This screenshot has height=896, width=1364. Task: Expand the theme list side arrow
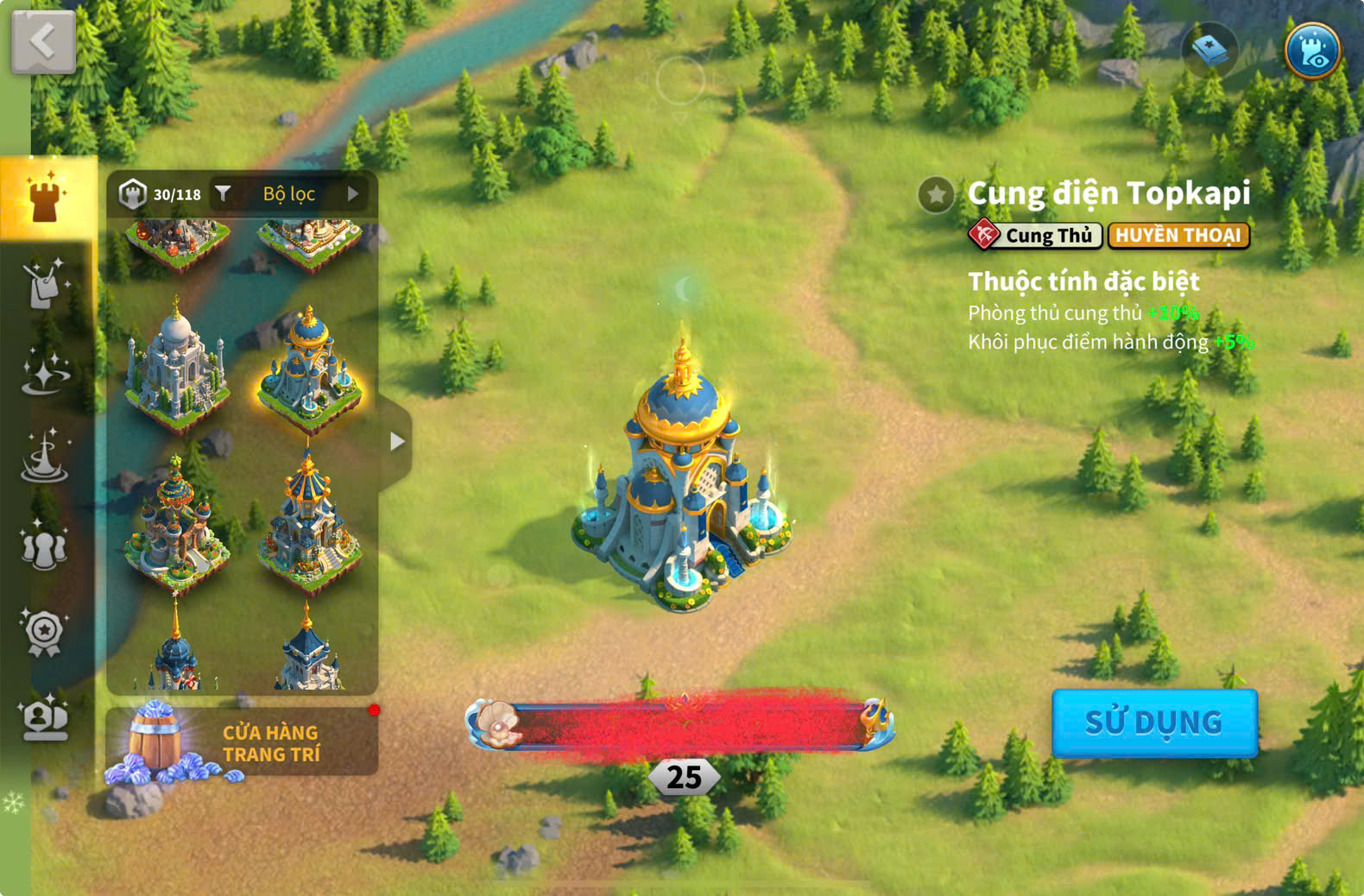[x=396, y=442]
